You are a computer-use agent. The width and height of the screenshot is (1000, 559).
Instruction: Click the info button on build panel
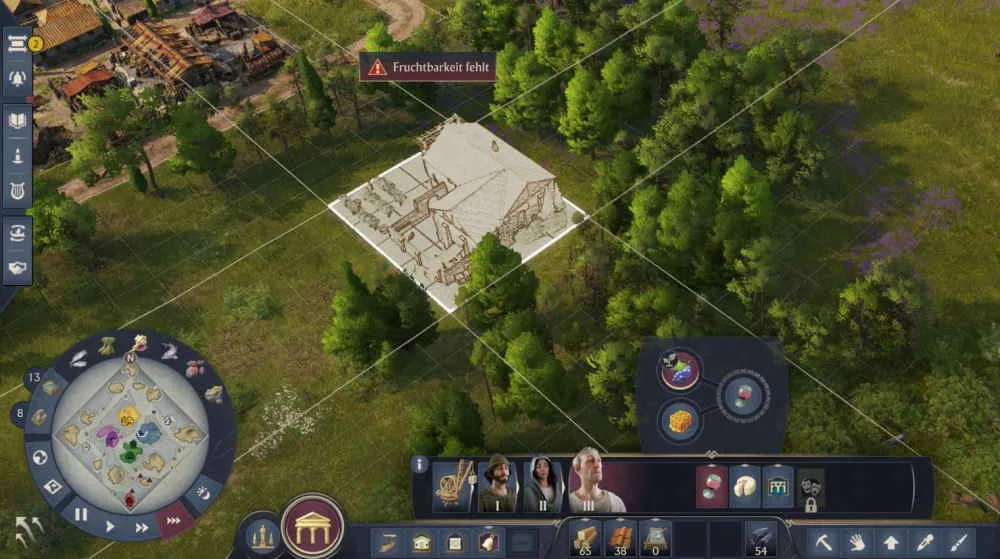420,465
